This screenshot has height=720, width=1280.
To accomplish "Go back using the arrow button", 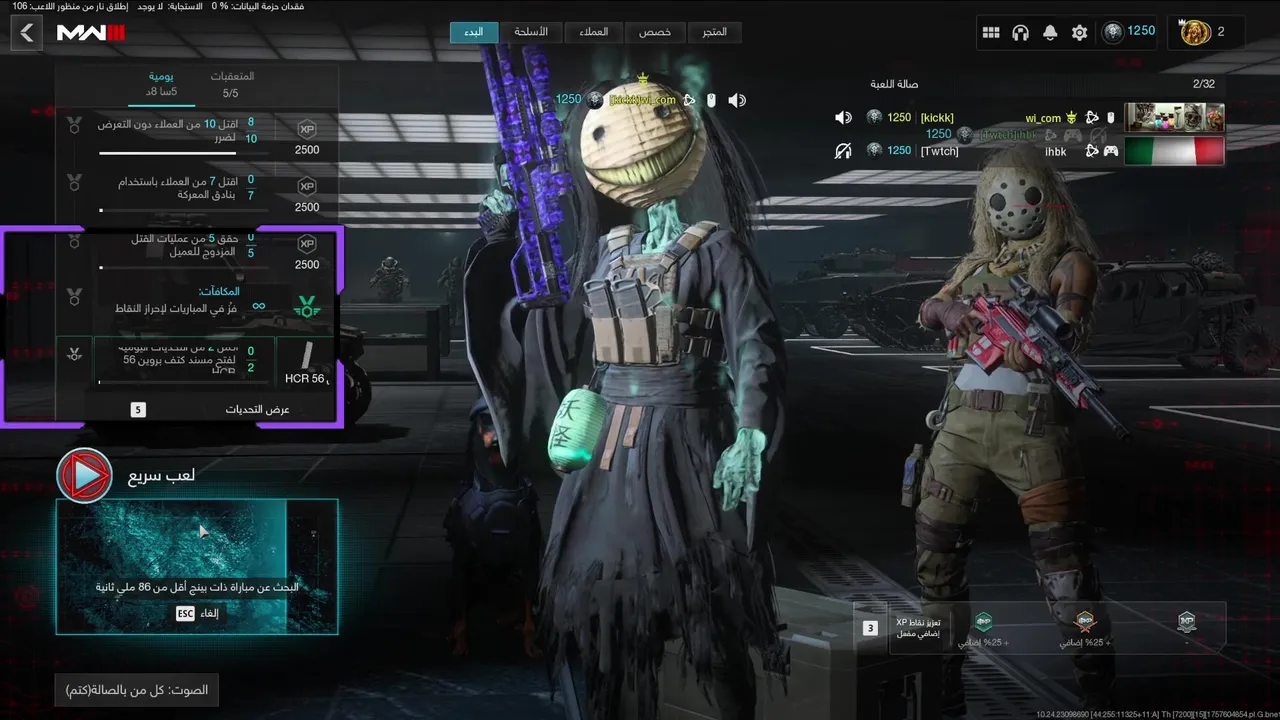I will (x=27, y=33).
